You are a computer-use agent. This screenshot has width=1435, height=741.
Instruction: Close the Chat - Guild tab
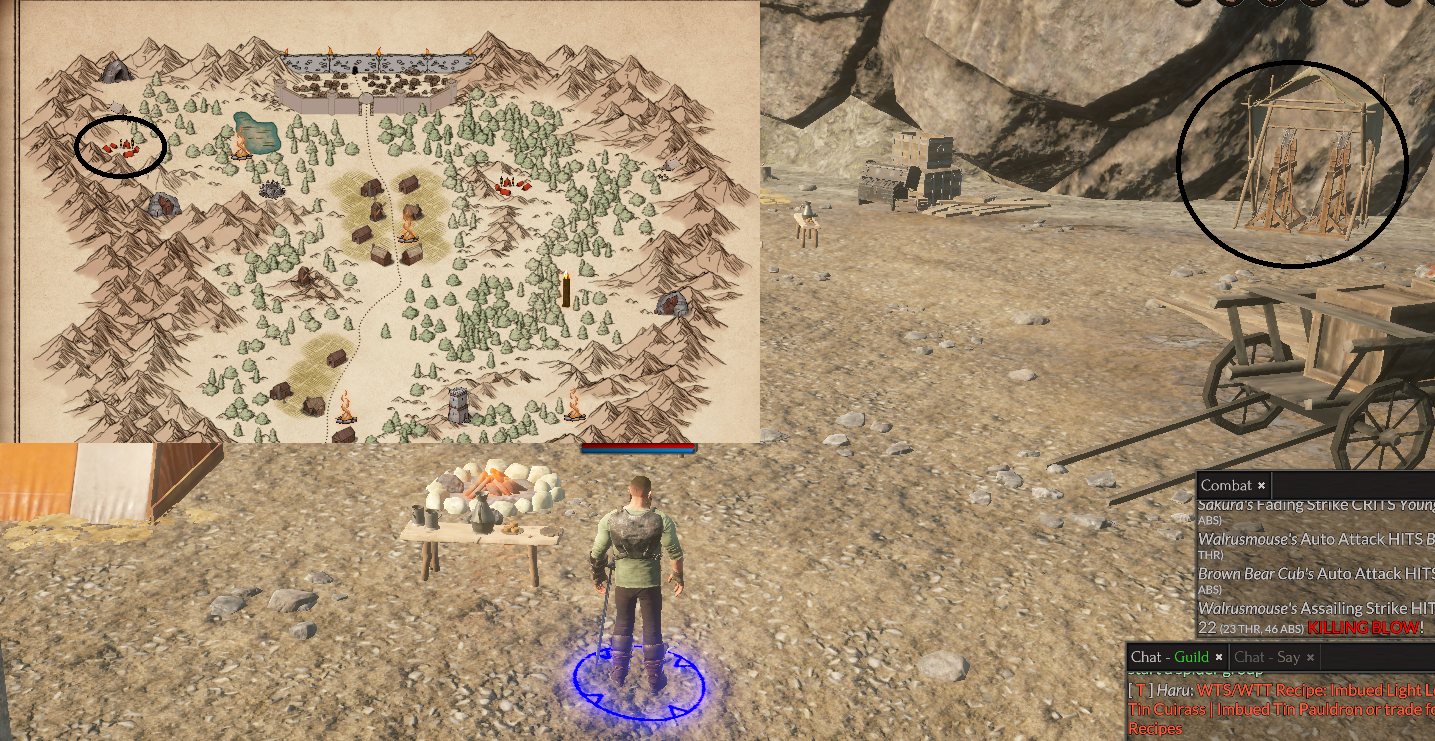click(x=1219, y=657)
